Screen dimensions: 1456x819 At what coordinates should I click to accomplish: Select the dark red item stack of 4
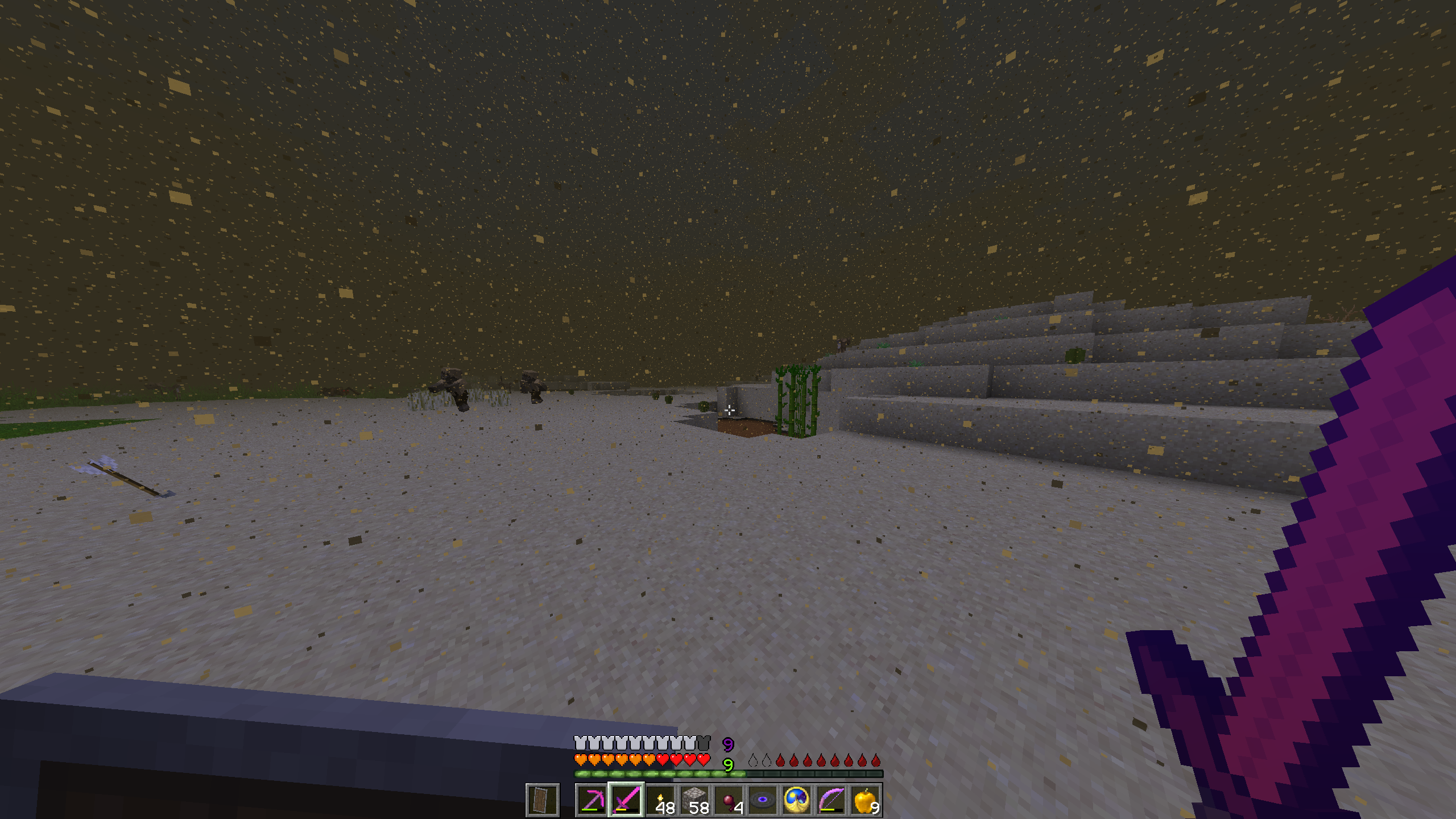729,800
